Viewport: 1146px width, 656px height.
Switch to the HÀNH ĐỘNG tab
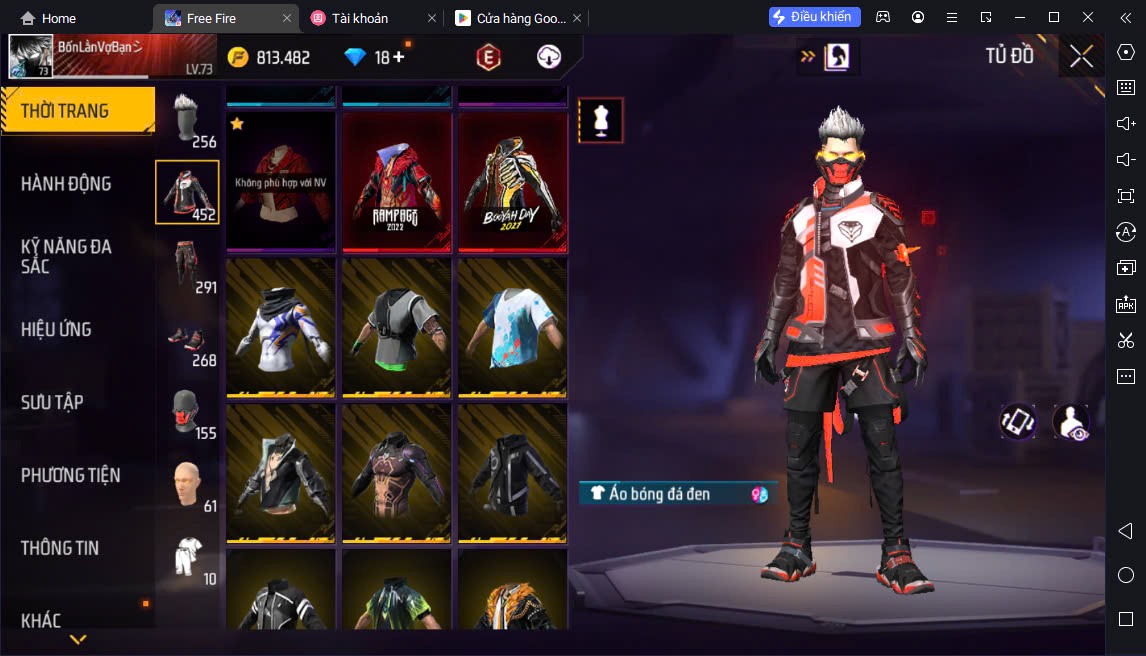point(67,184)
